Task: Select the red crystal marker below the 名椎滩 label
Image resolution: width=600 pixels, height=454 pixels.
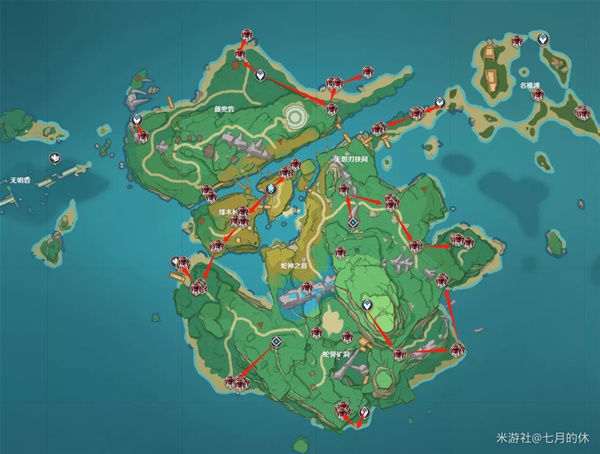Action: [x=538, y=95]
